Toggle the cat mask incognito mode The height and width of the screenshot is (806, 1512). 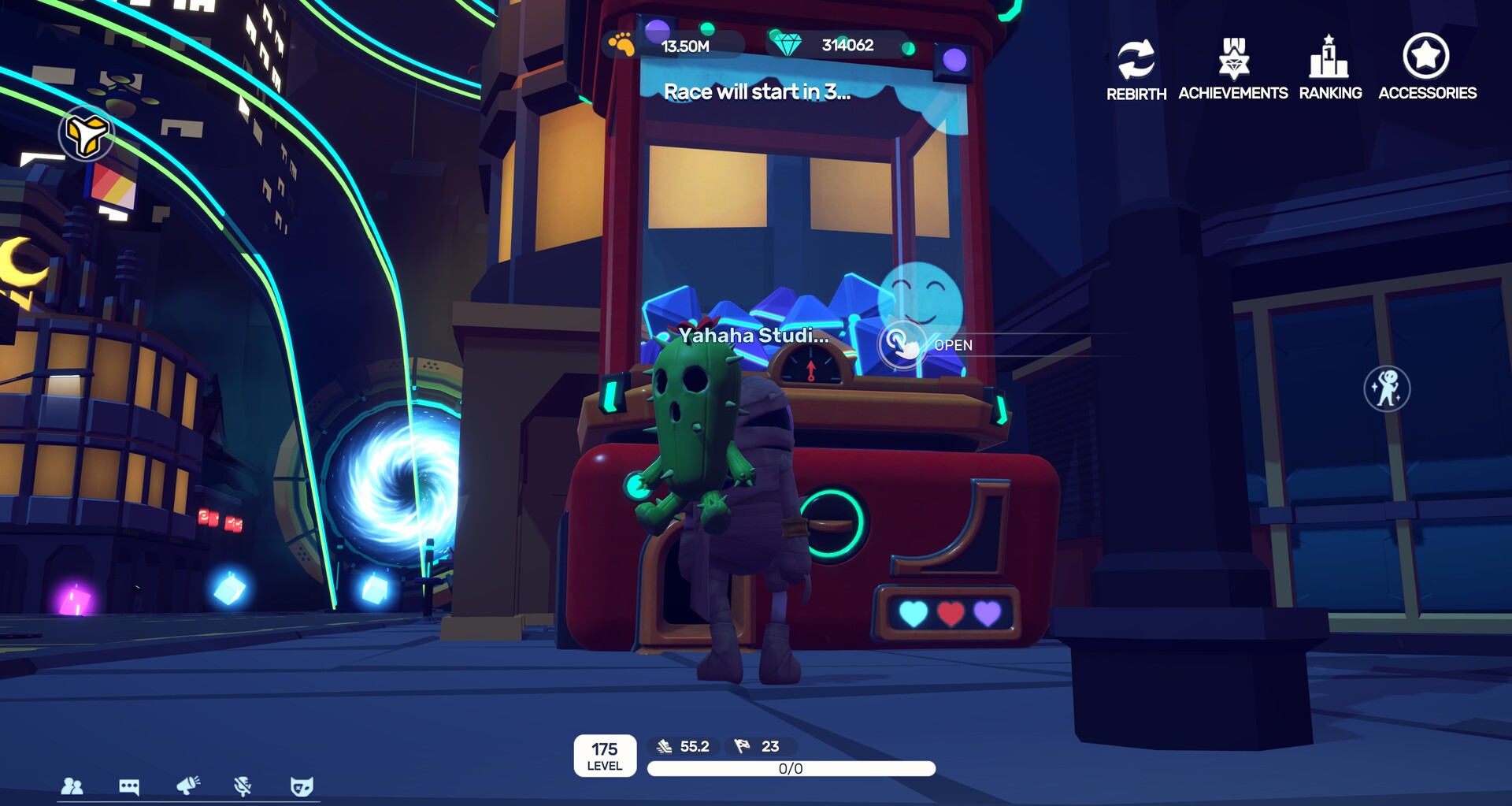[302, 786]
